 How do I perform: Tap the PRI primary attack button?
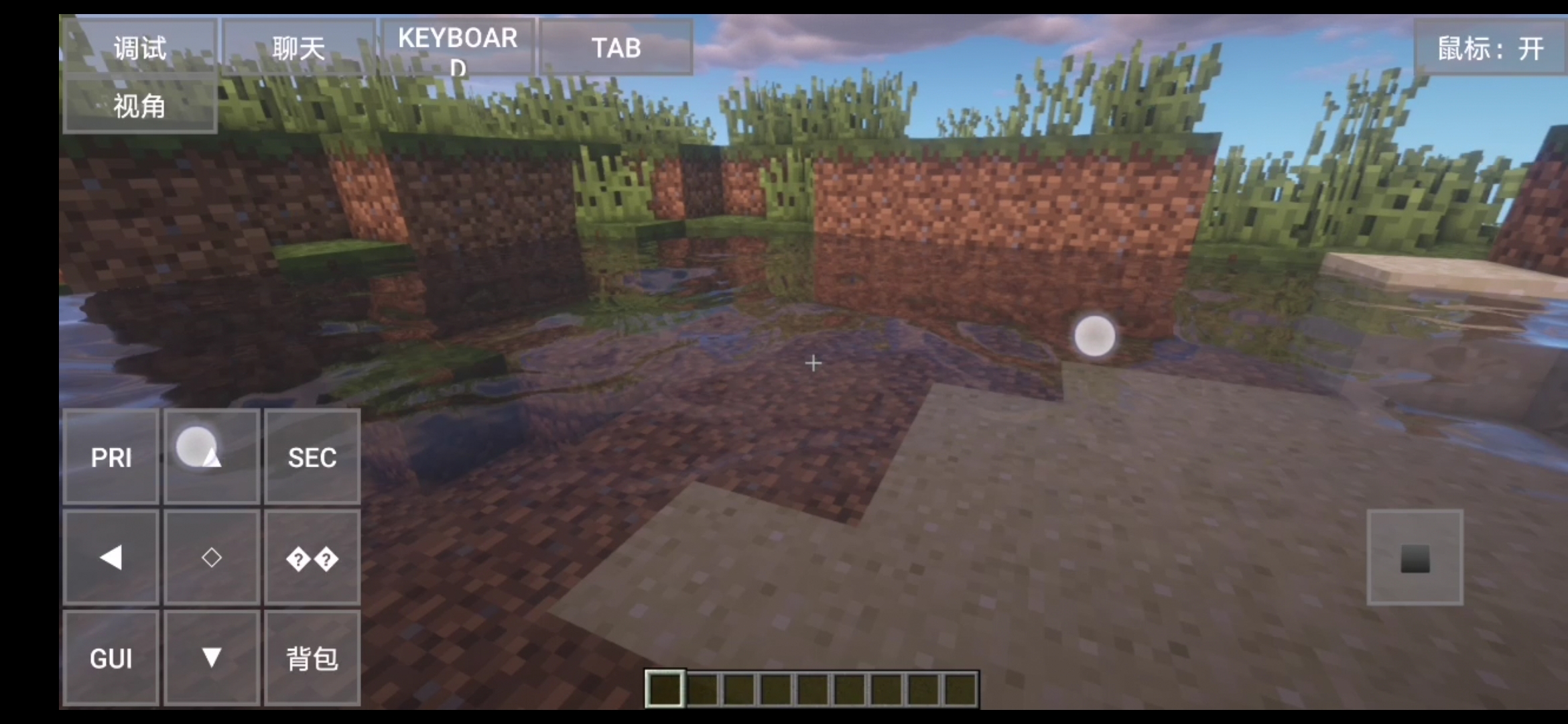[x=111, y=457]
